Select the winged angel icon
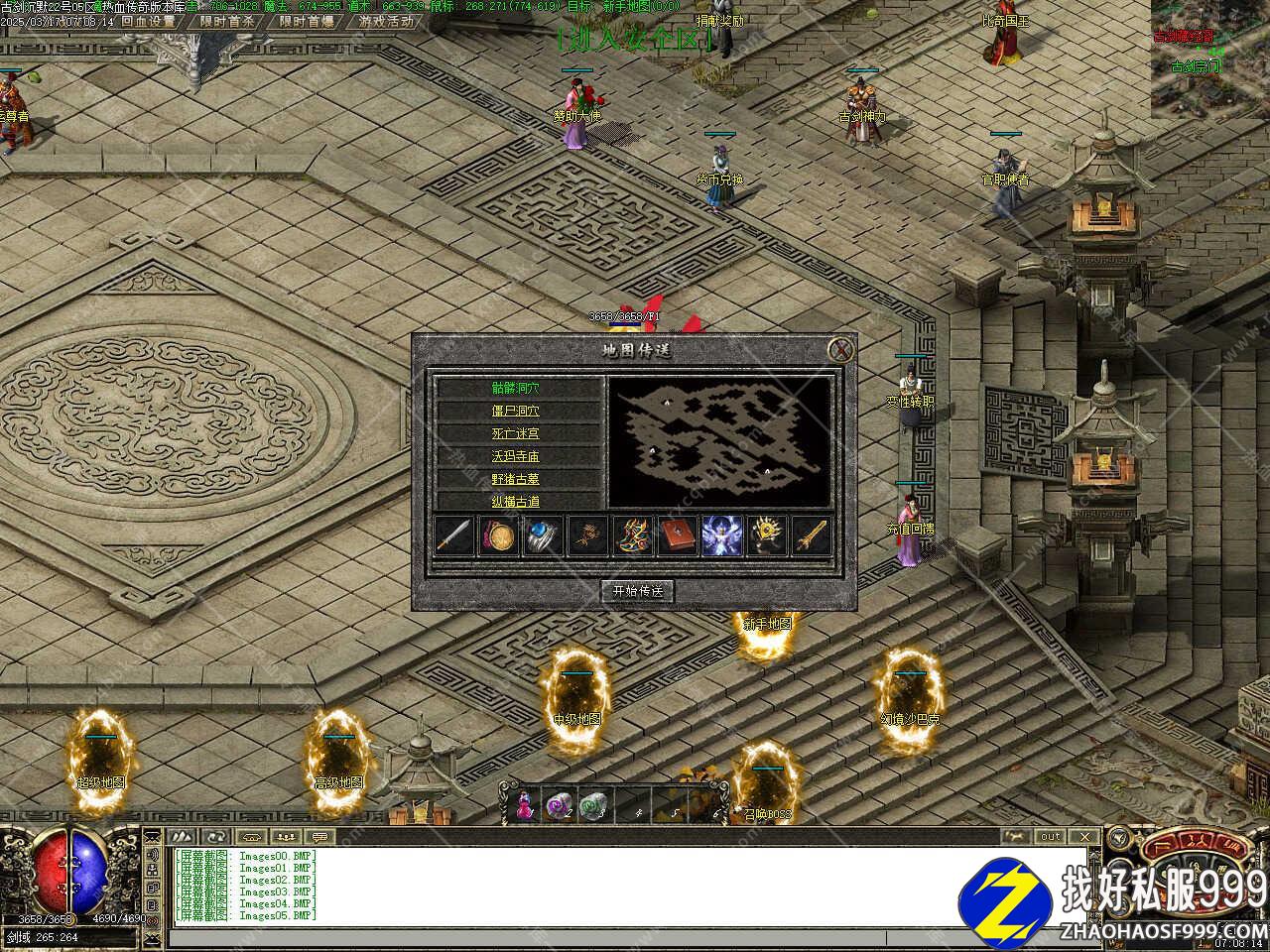1270x952 pixels. pos(721,535)
